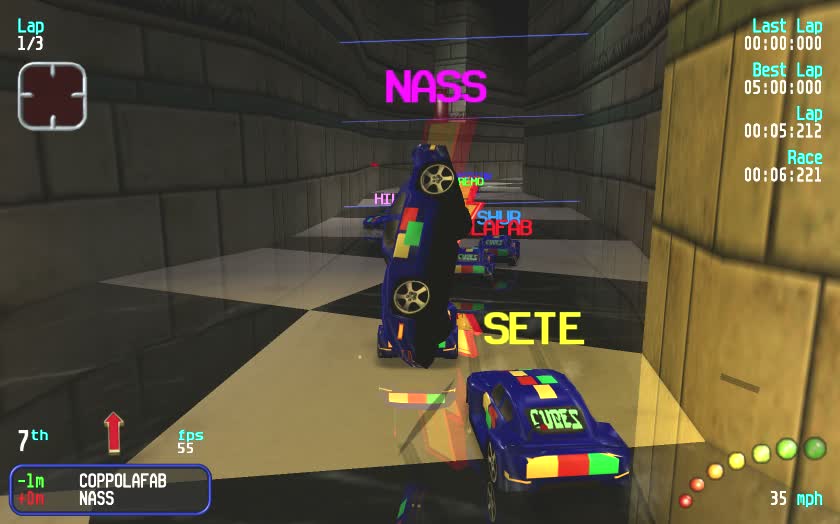Viewport: 840px width, 524px height.
Task: Click the red direction arrow indicator
Action: tap(113, 432)
